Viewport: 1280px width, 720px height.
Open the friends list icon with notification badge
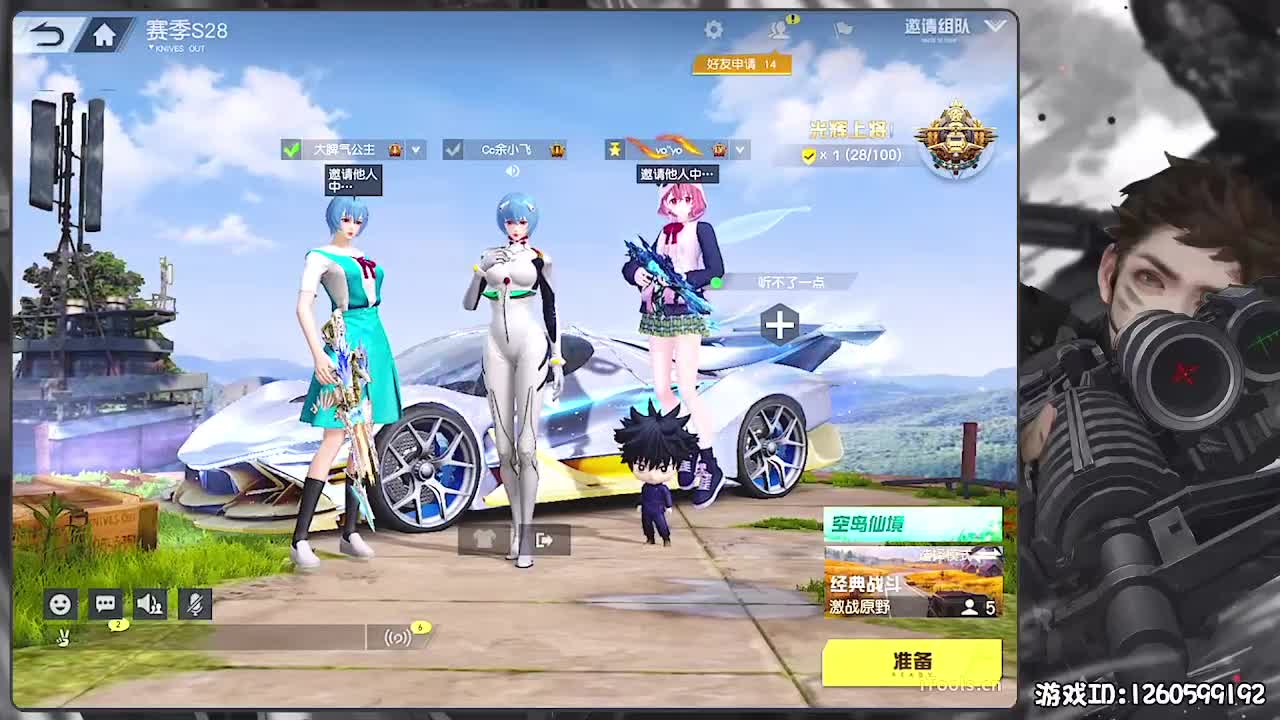click(775, 31)
